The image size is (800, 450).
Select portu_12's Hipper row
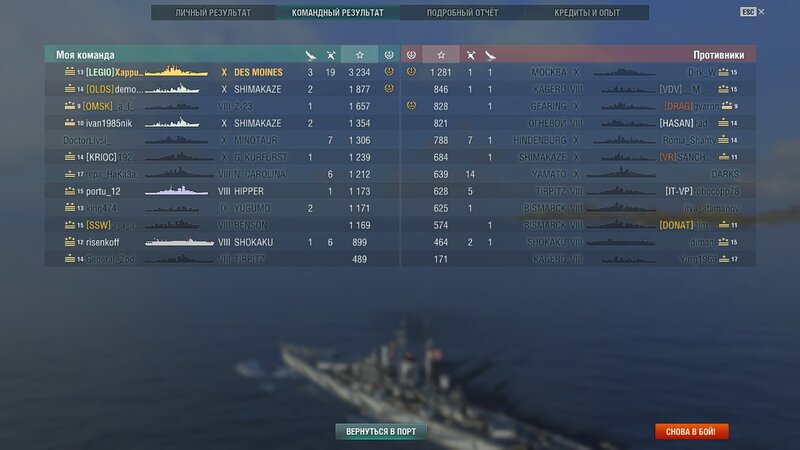(x=220, y=191)
